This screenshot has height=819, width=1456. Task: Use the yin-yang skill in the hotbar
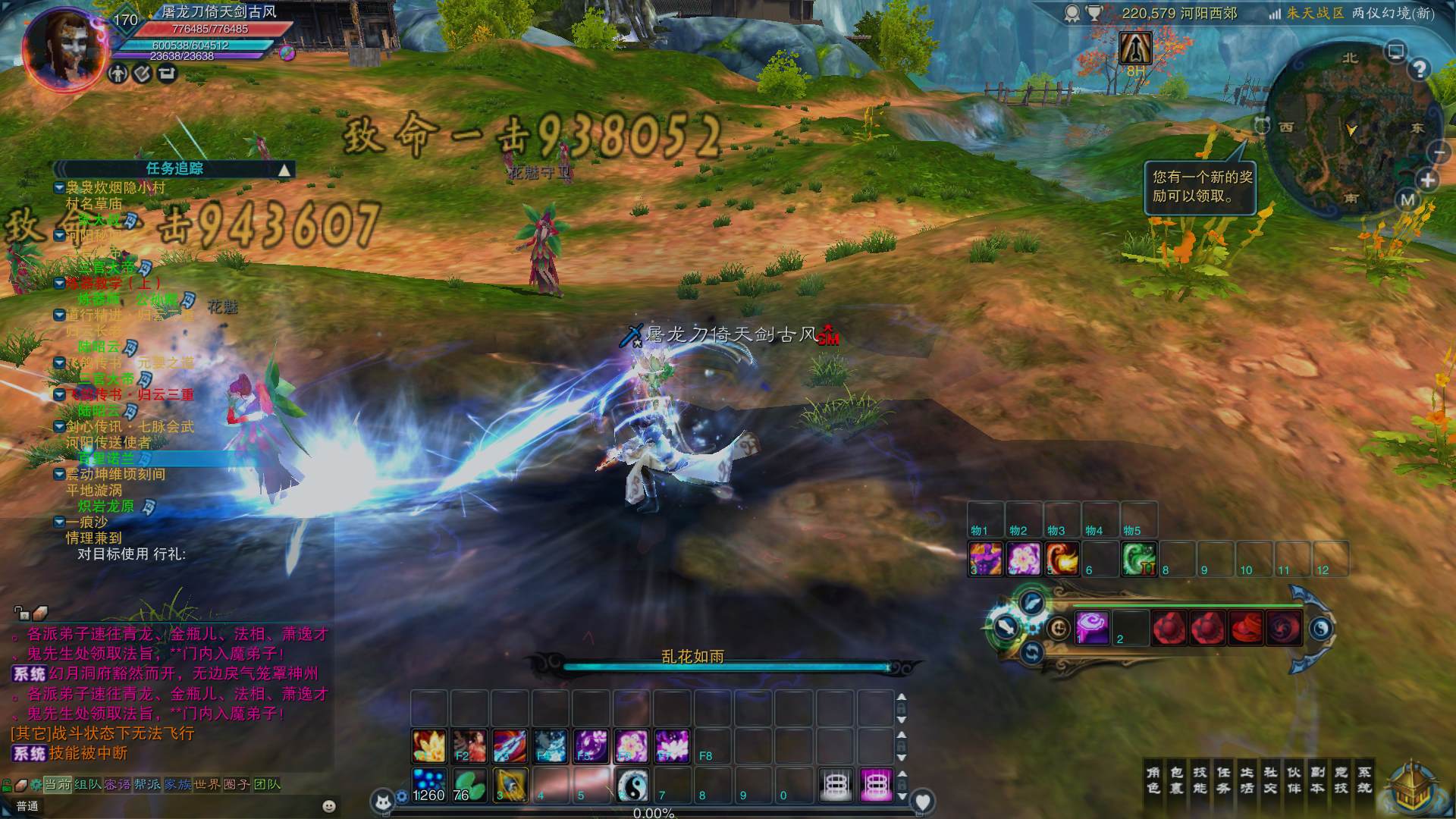pyautogui.click(x=631, y=785)
